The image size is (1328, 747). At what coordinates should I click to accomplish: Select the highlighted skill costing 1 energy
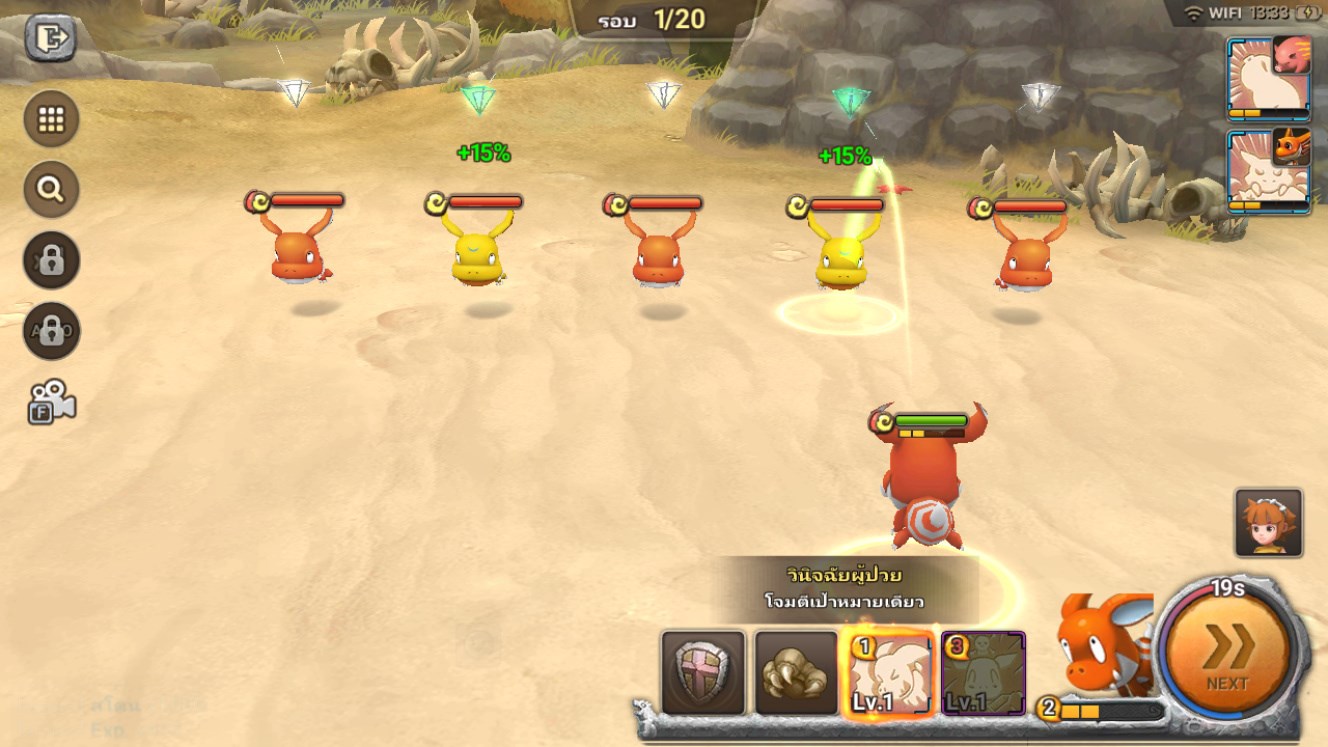coord(889,672)
